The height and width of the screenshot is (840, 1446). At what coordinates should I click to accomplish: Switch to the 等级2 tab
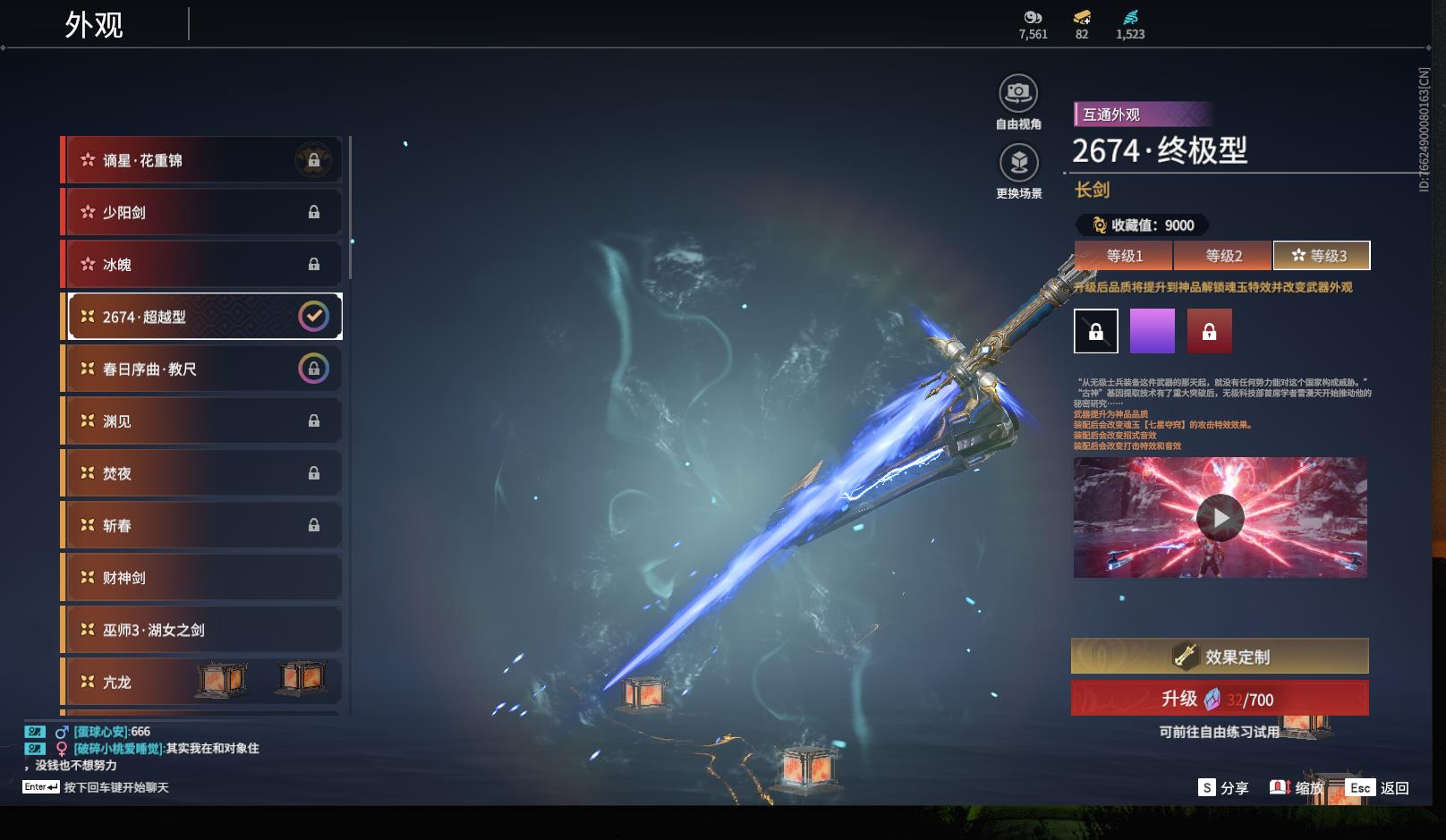1222,256
